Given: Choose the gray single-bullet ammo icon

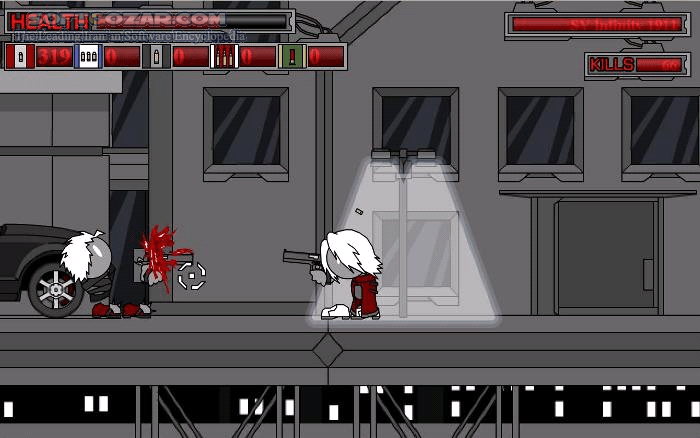Looking at the screenshot, I should coord(156,57).
